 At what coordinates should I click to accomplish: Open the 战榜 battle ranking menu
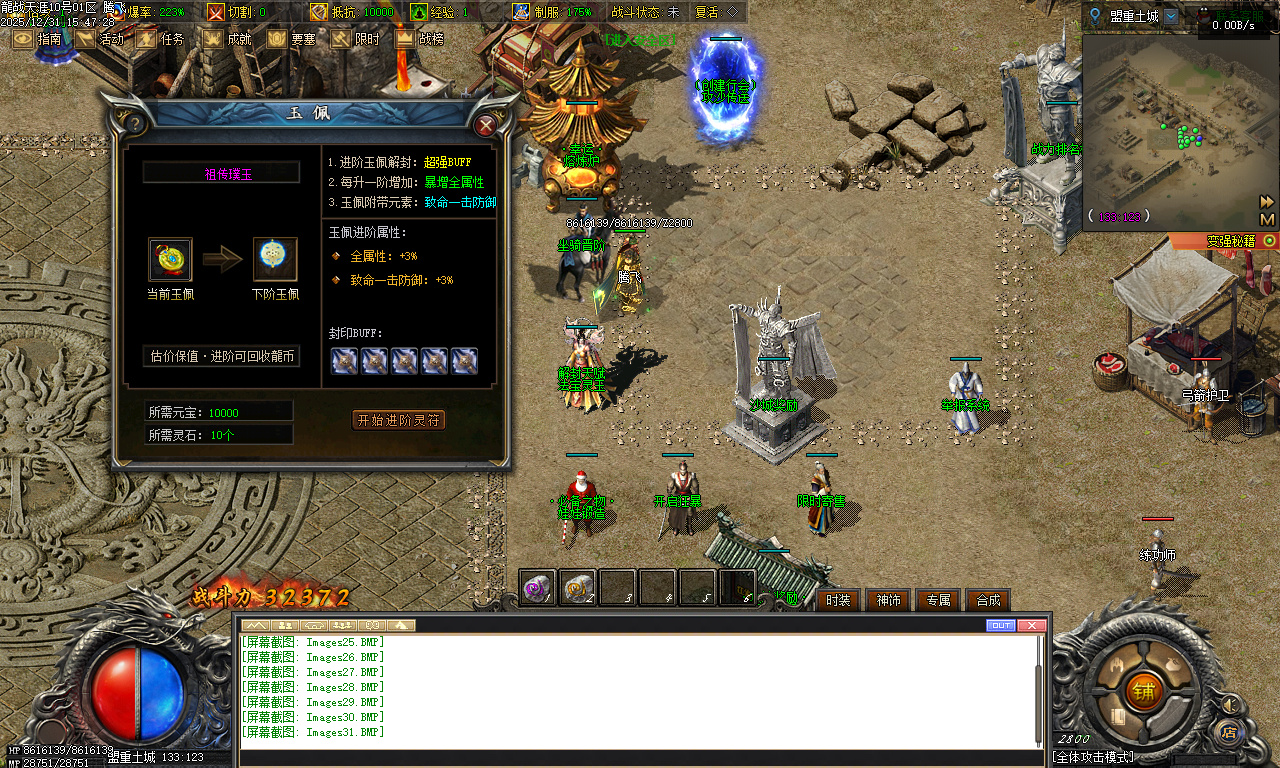[419, 39]
